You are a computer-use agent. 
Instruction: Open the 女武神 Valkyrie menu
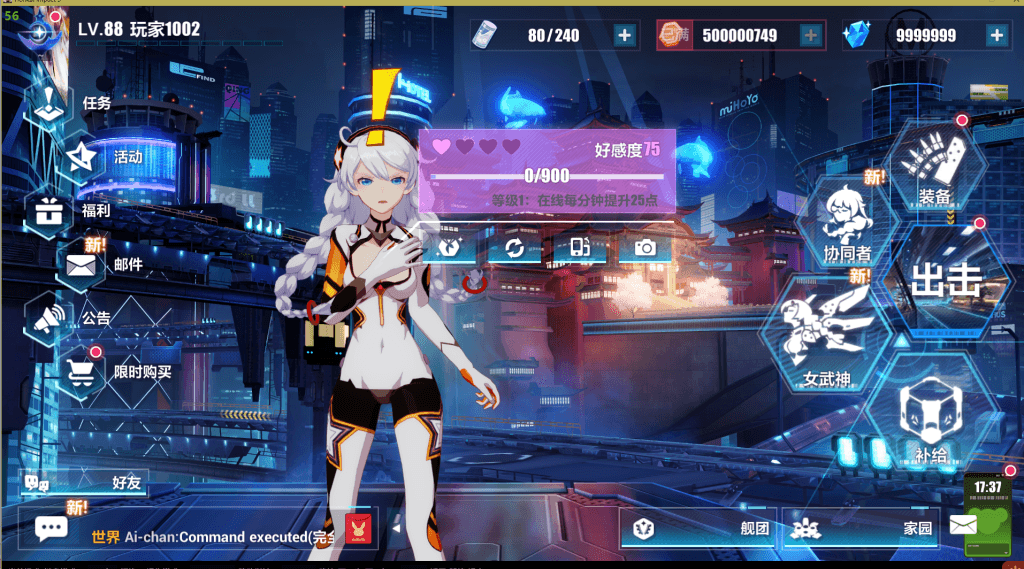click(x=826, y=340)
